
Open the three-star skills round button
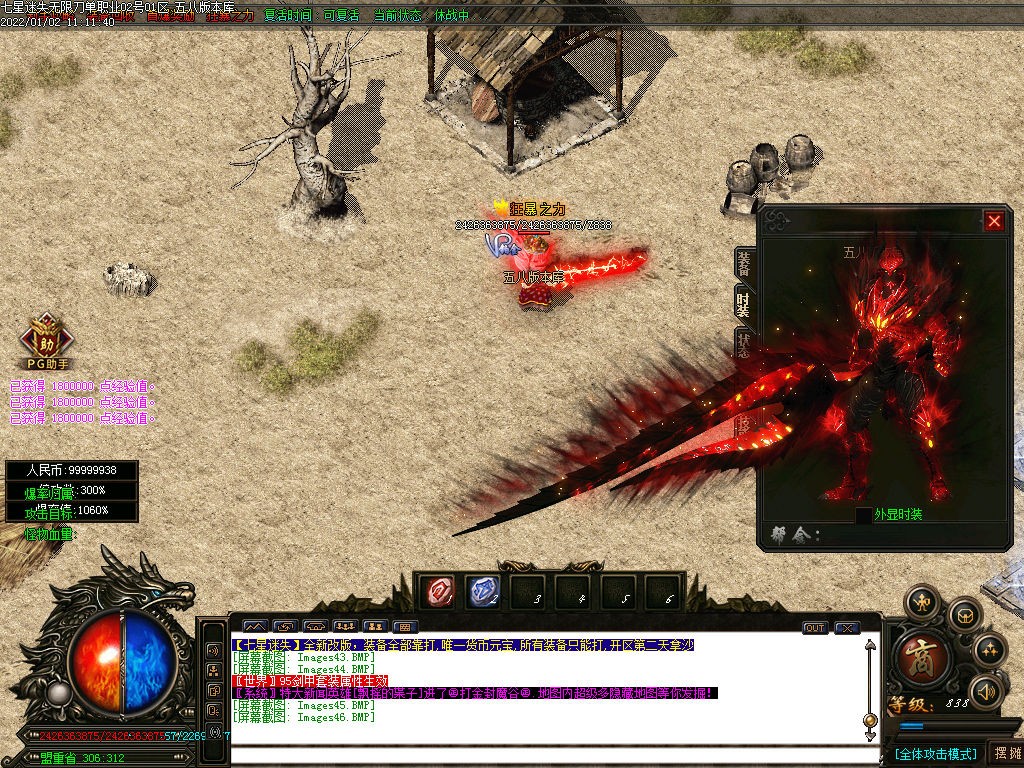[x=990, y=649]
